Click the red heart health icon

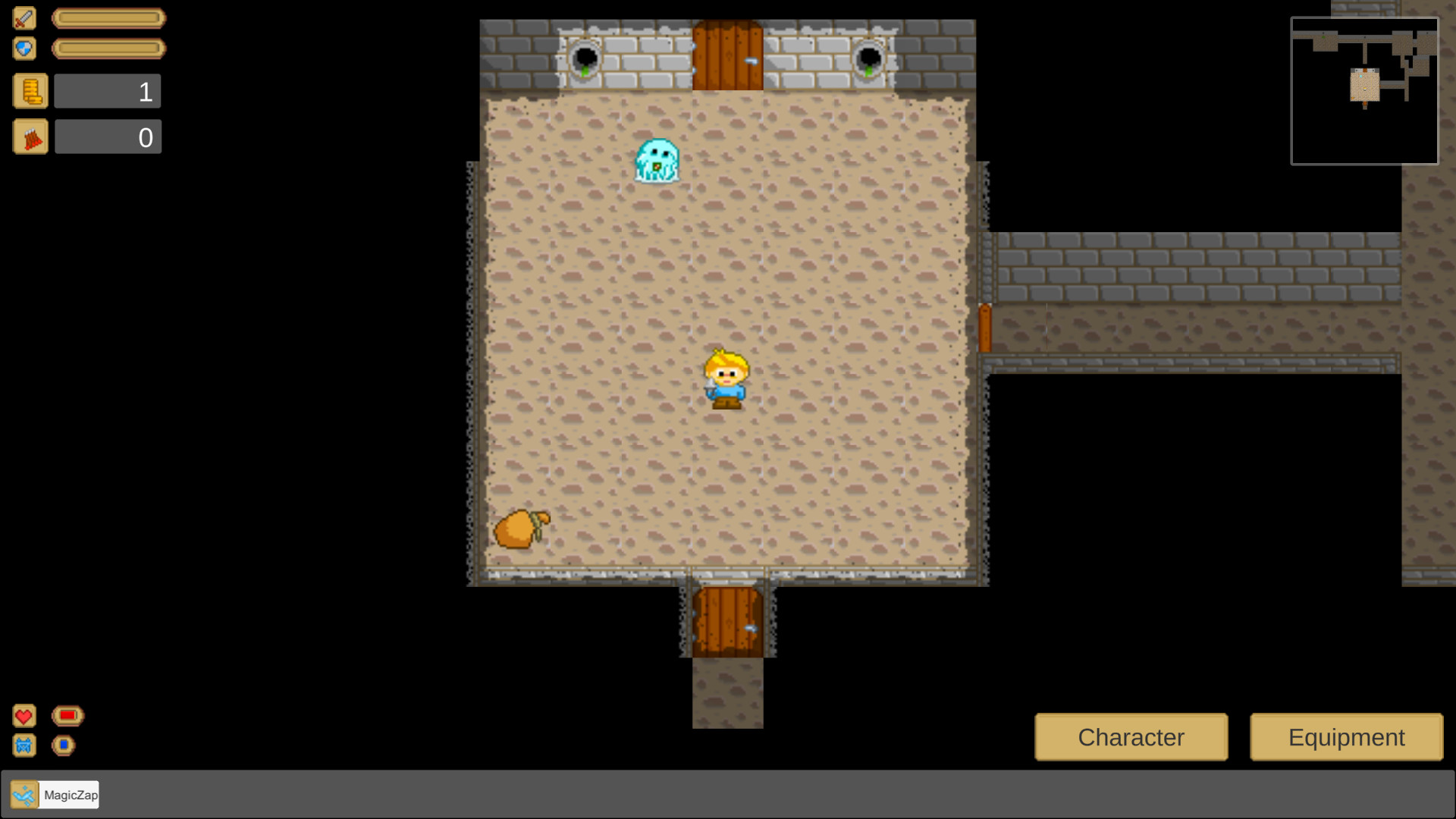click(x=24, y=715)
